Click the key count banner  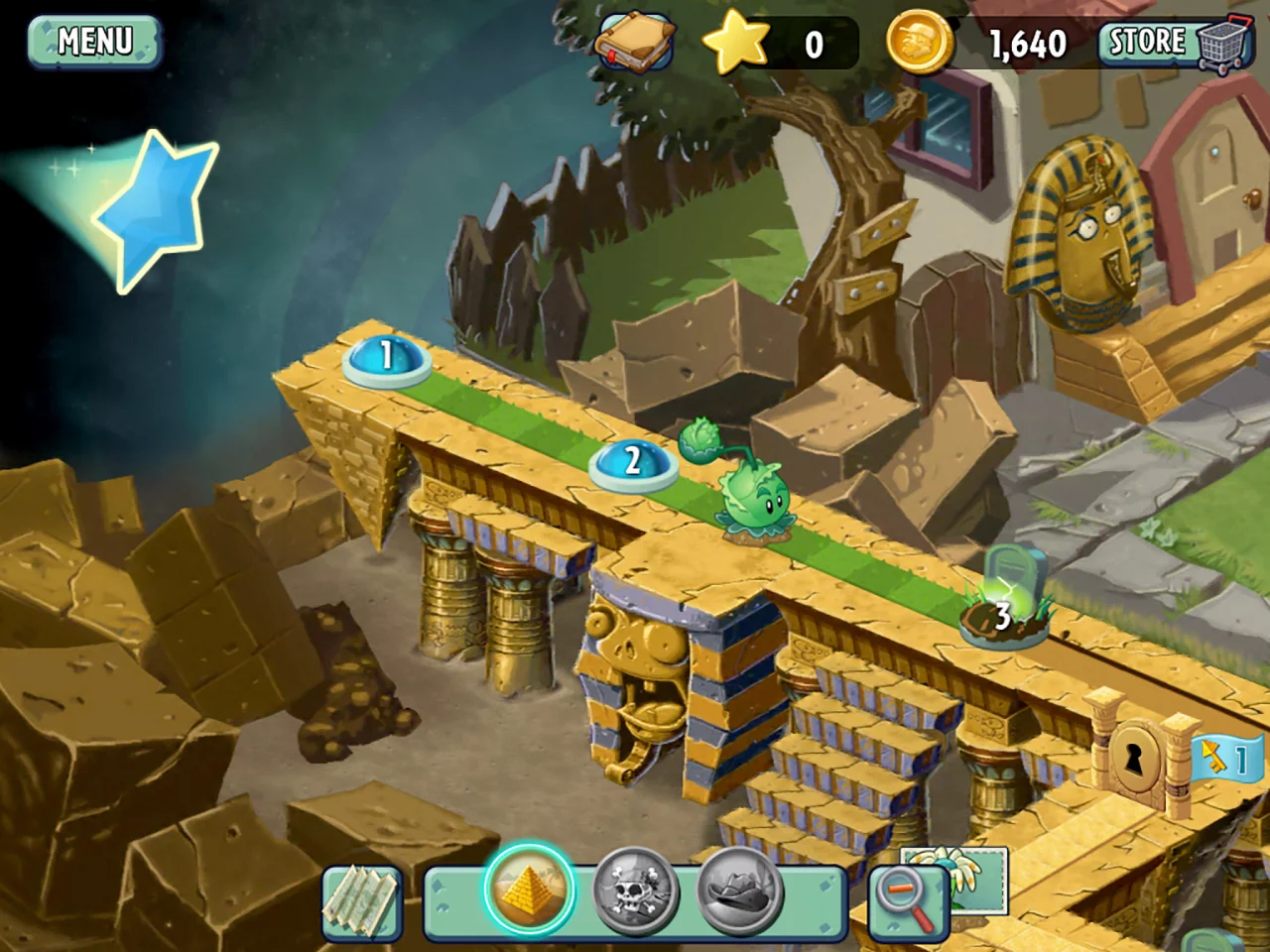[x=1225, y=759]
